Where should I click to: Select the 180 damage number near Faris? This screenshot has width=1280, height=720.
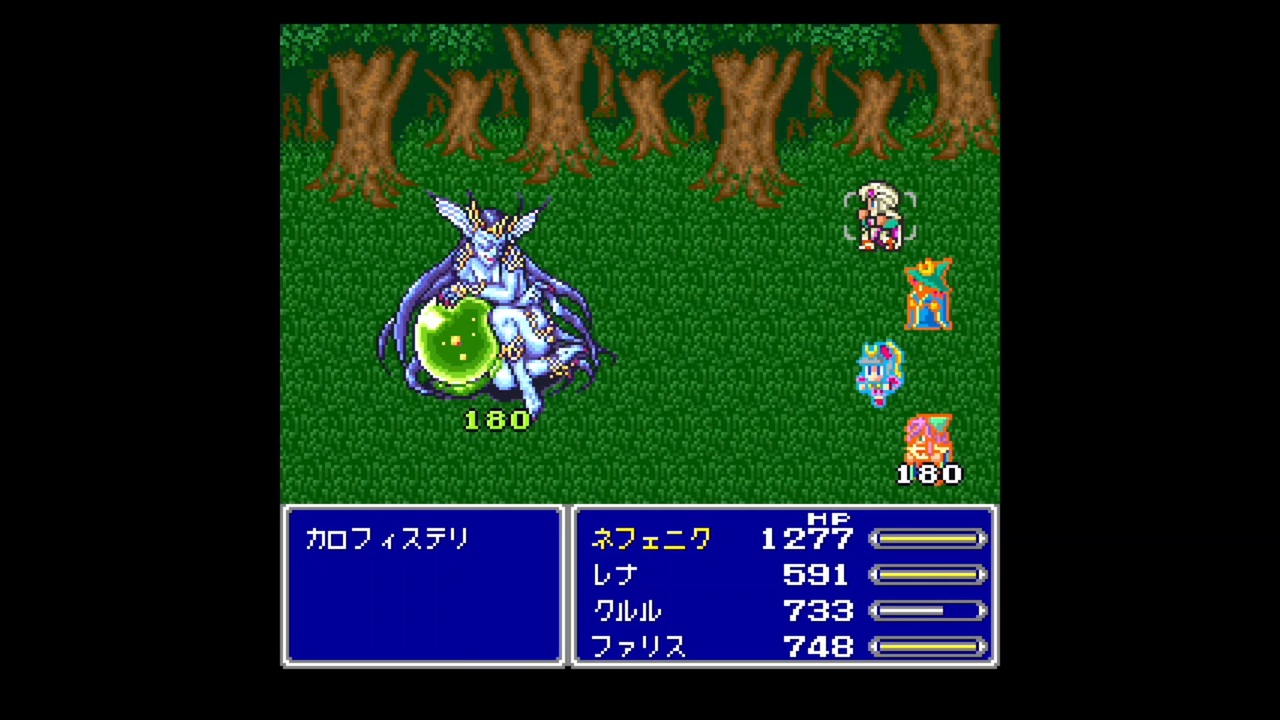(928, 474)
